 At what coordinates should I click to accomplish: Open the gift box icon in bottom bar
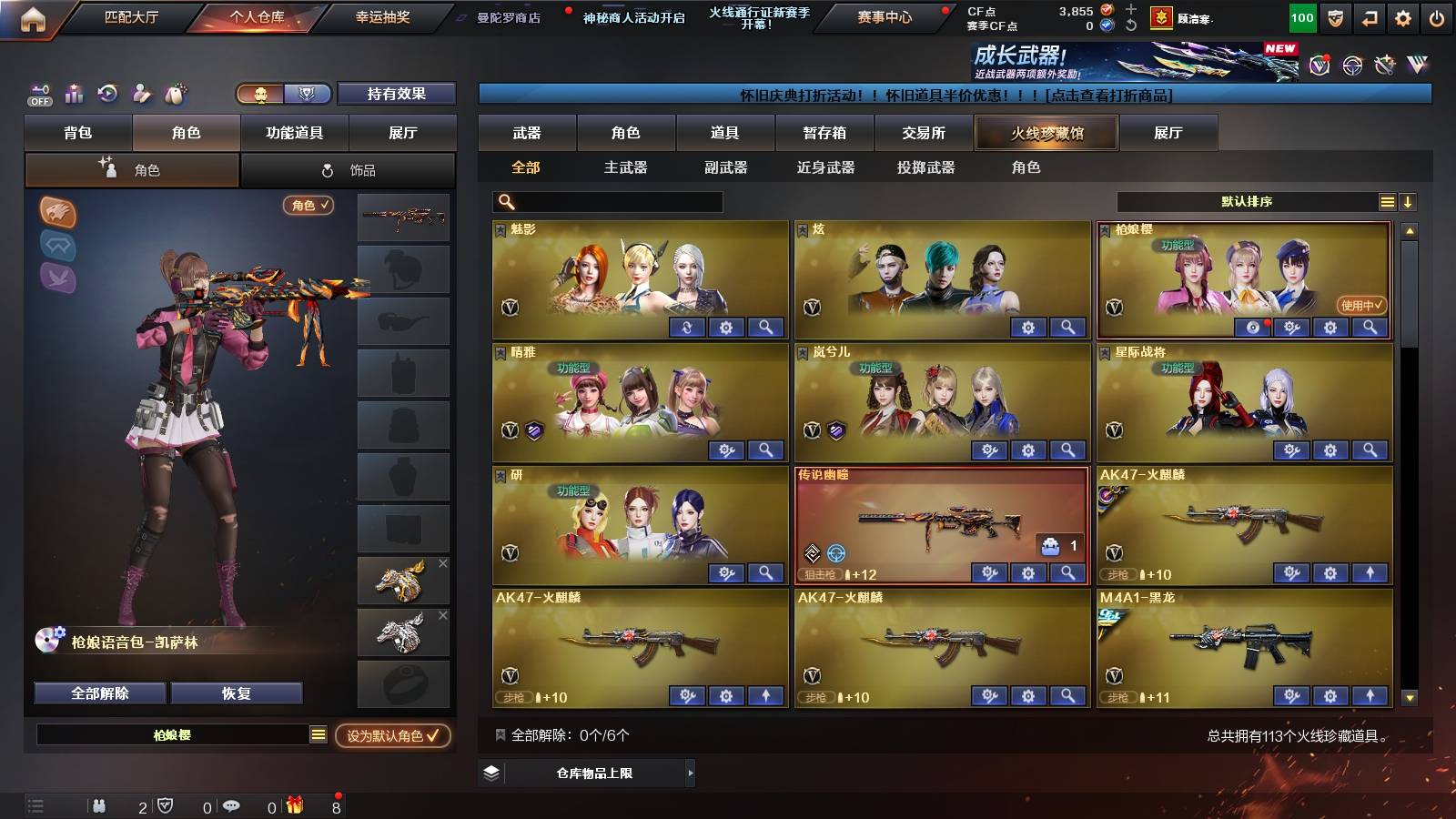tap(296, 806)
